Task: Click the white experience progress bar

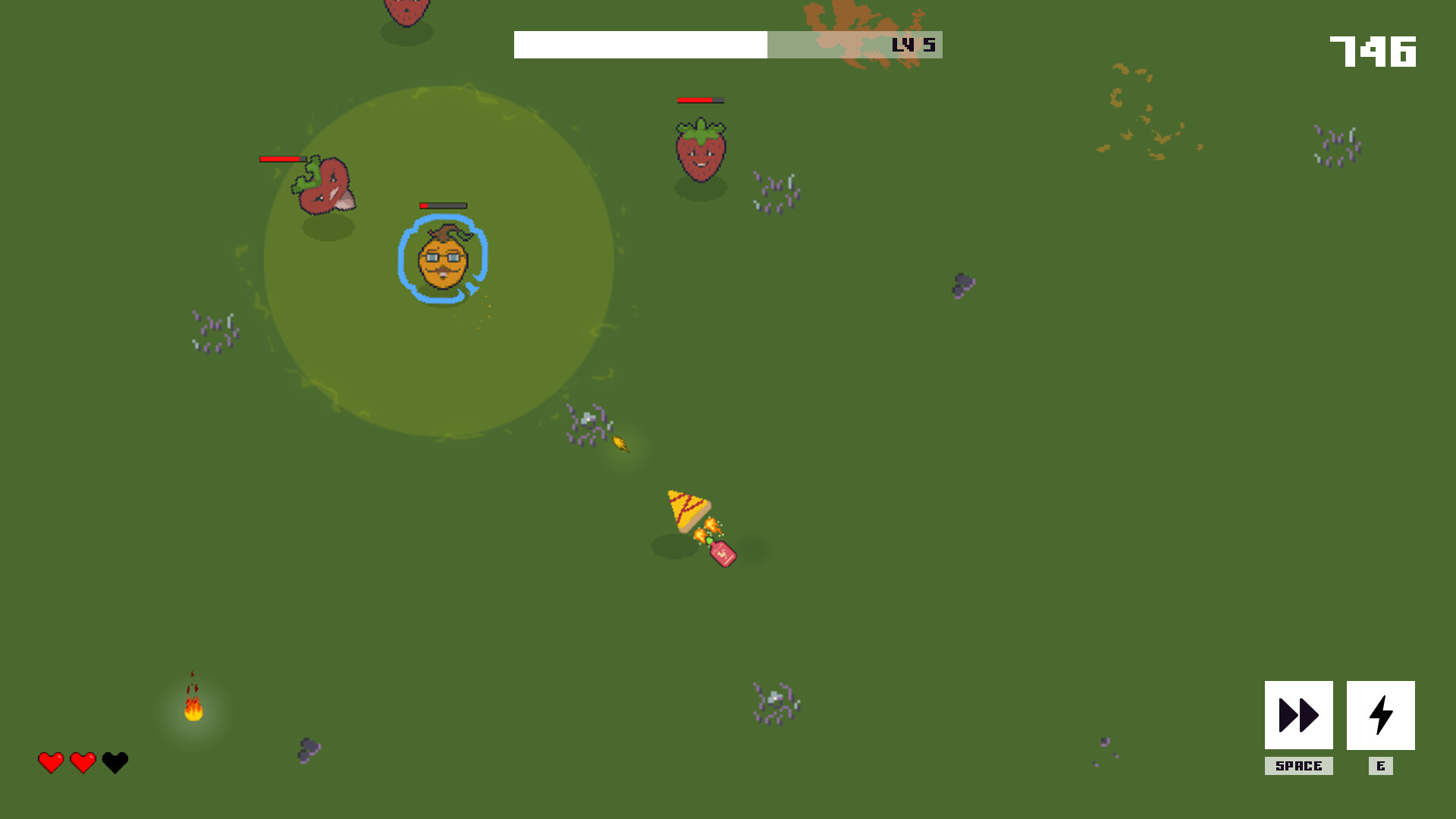Action: coord(641,45)
